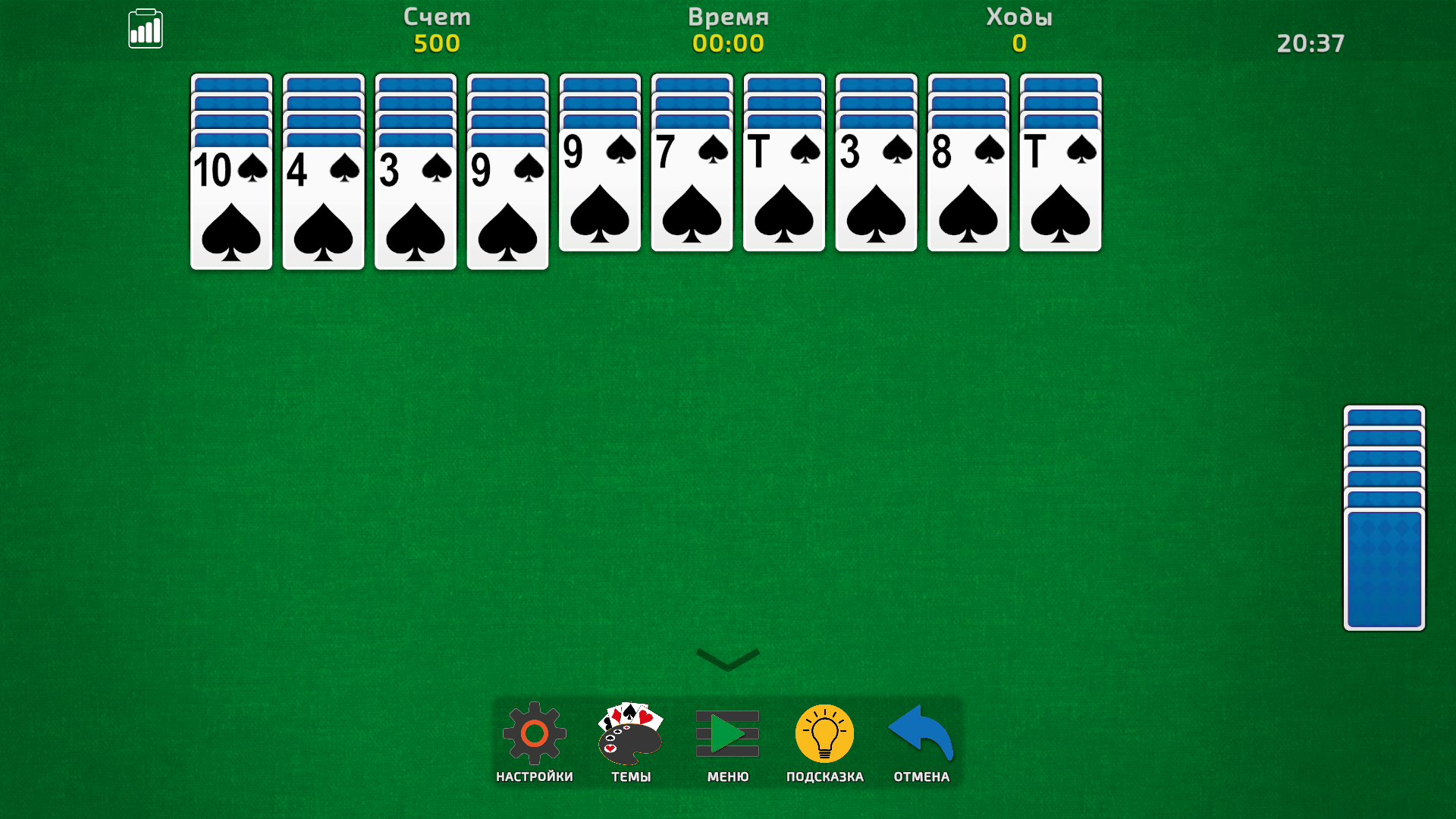
Task: Request a hint with the Подсказка bulb
Action: tap(824, 734)
